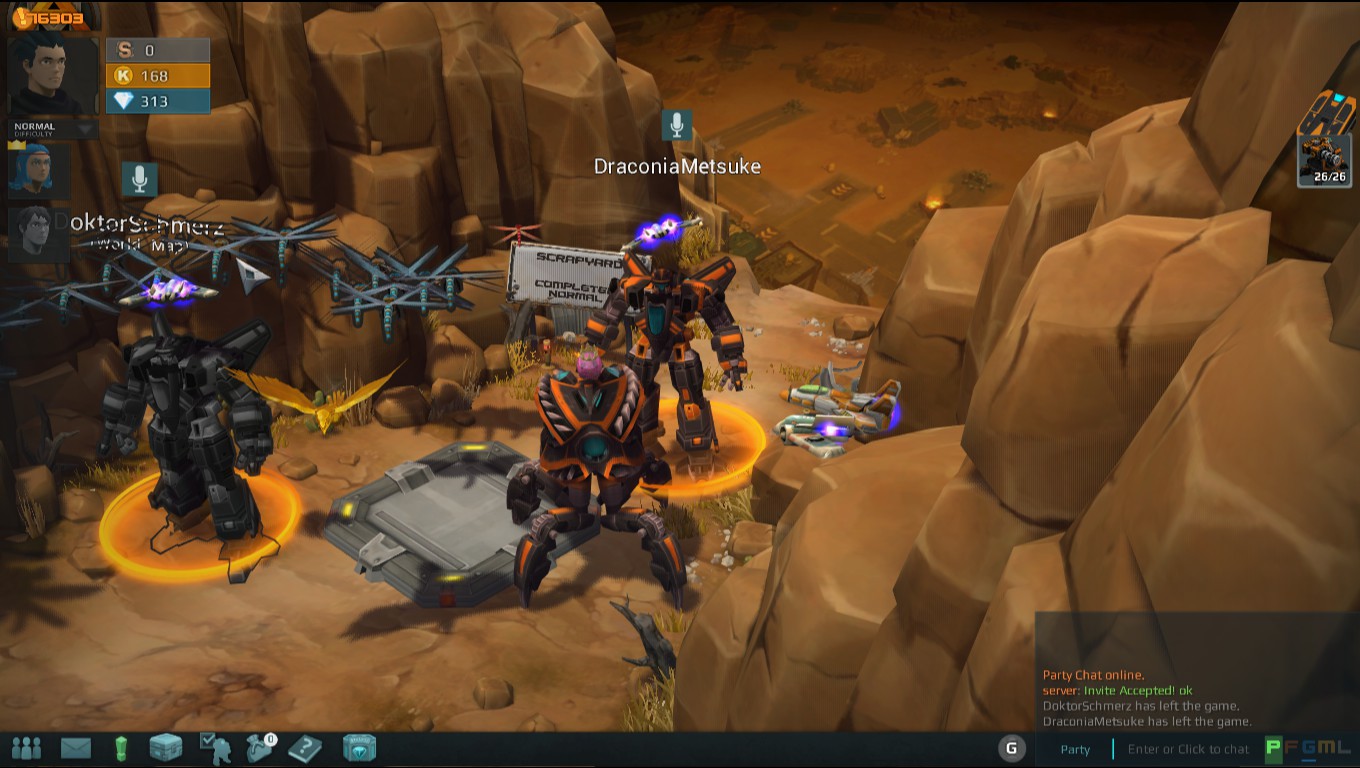Open the social party menu icon

click(27, 747)
